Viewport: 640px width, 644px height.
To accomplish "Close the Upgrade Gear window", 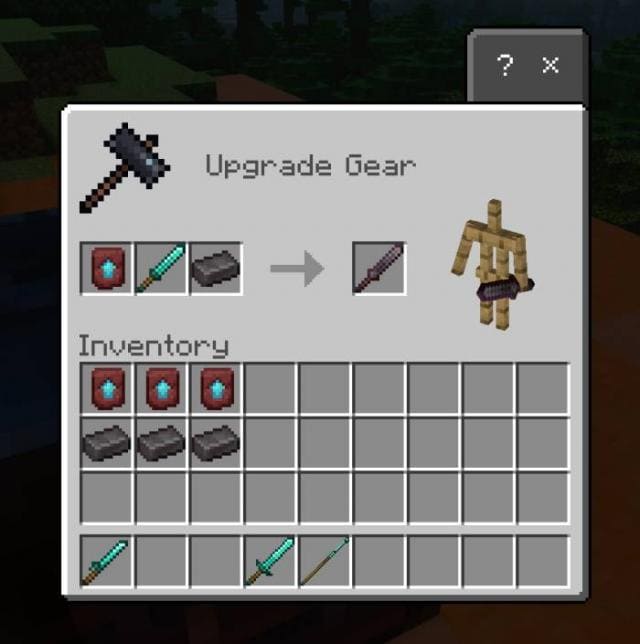I will pyautogui.click(x=551, y=66).
